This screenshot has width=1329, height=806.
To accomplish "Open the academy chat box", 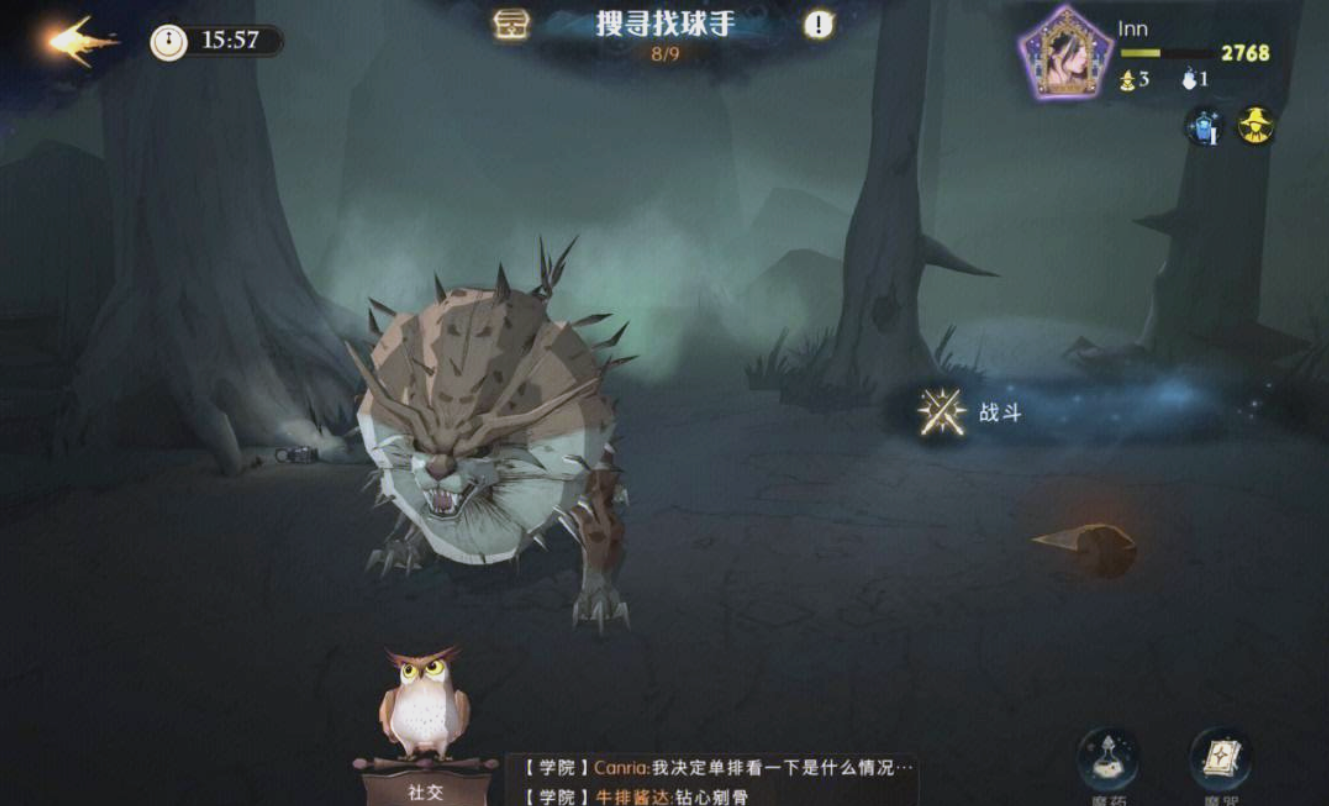I will coord(712,781).
